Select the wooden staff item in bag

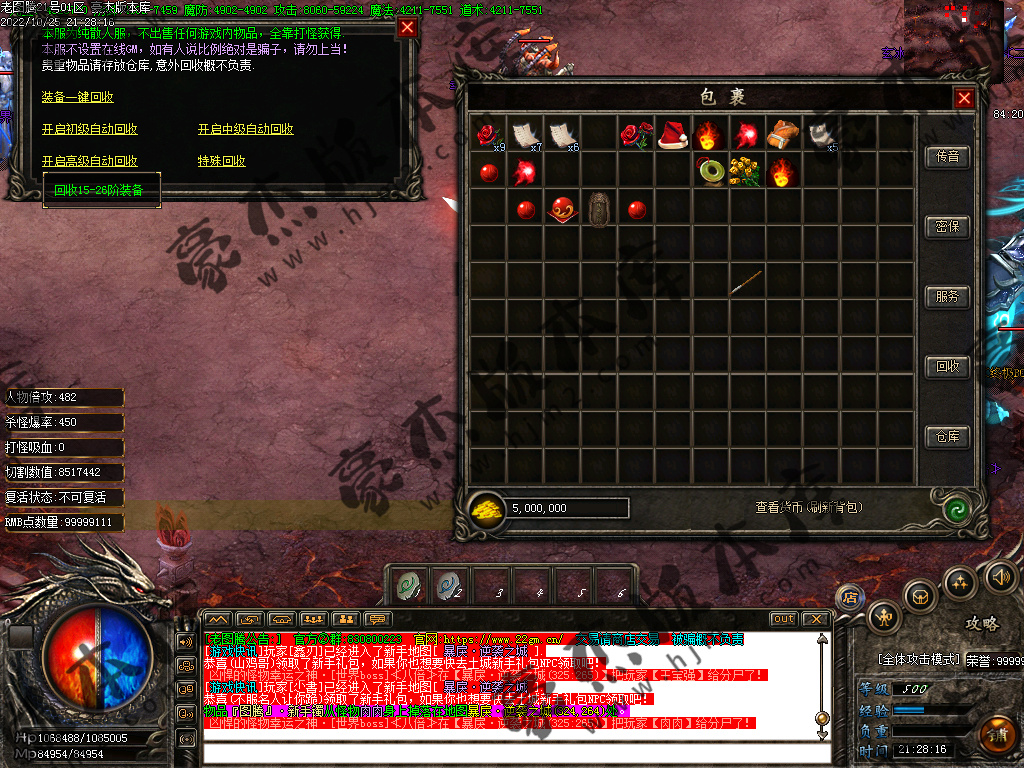point(746,282)
